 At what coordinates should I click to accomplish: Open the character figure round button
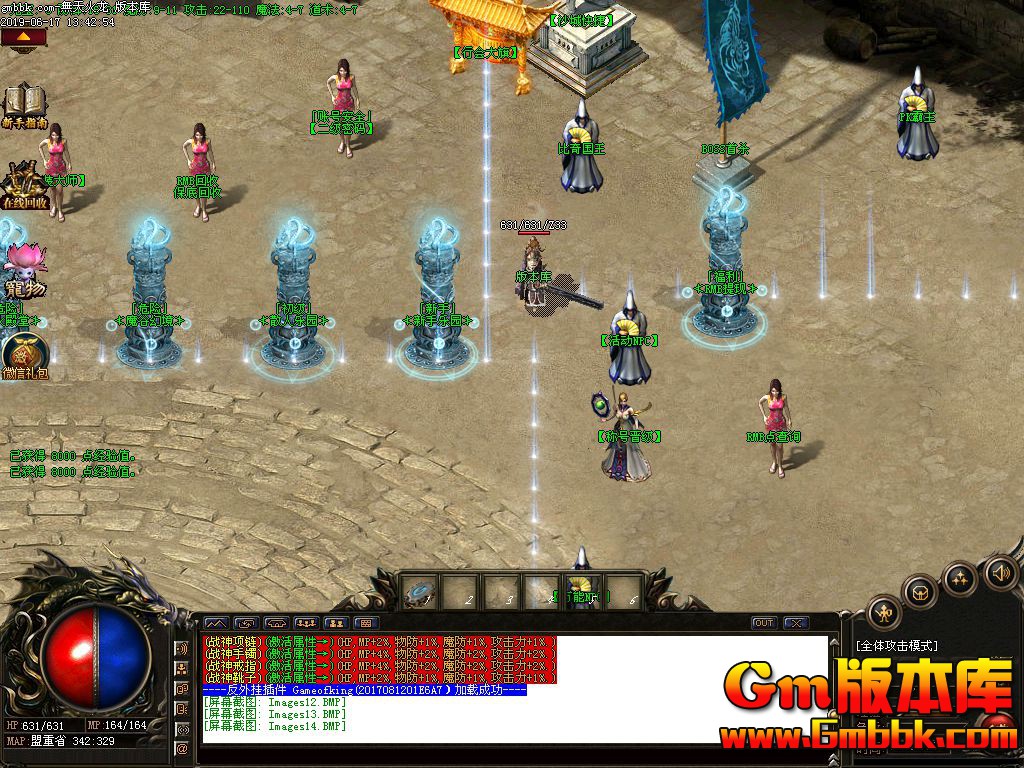pyautogui.click(x=884, y=612)
